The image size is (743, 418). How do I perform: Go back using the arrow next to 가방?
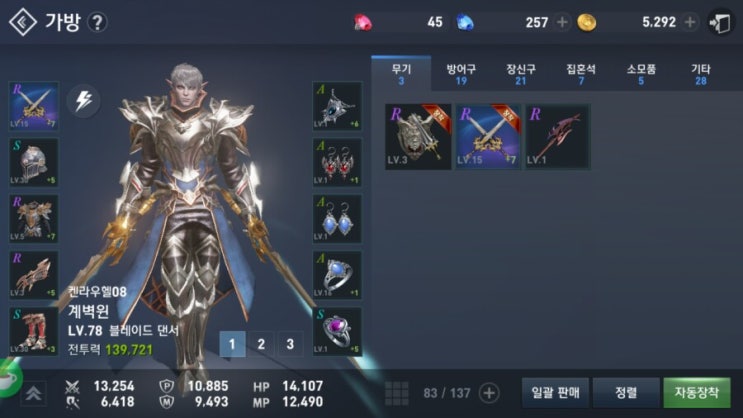[x=22, y=22]
